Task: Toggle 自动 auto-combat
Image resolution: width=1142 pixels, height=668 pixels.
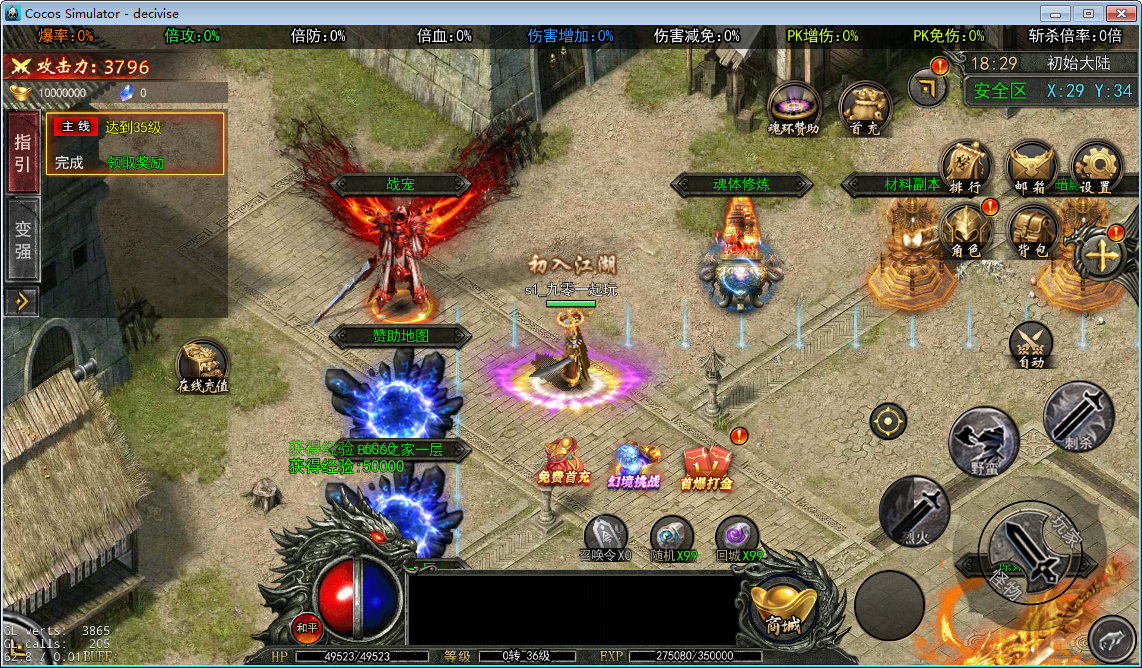Action: pyautogui.click(x=1031, y=344)
